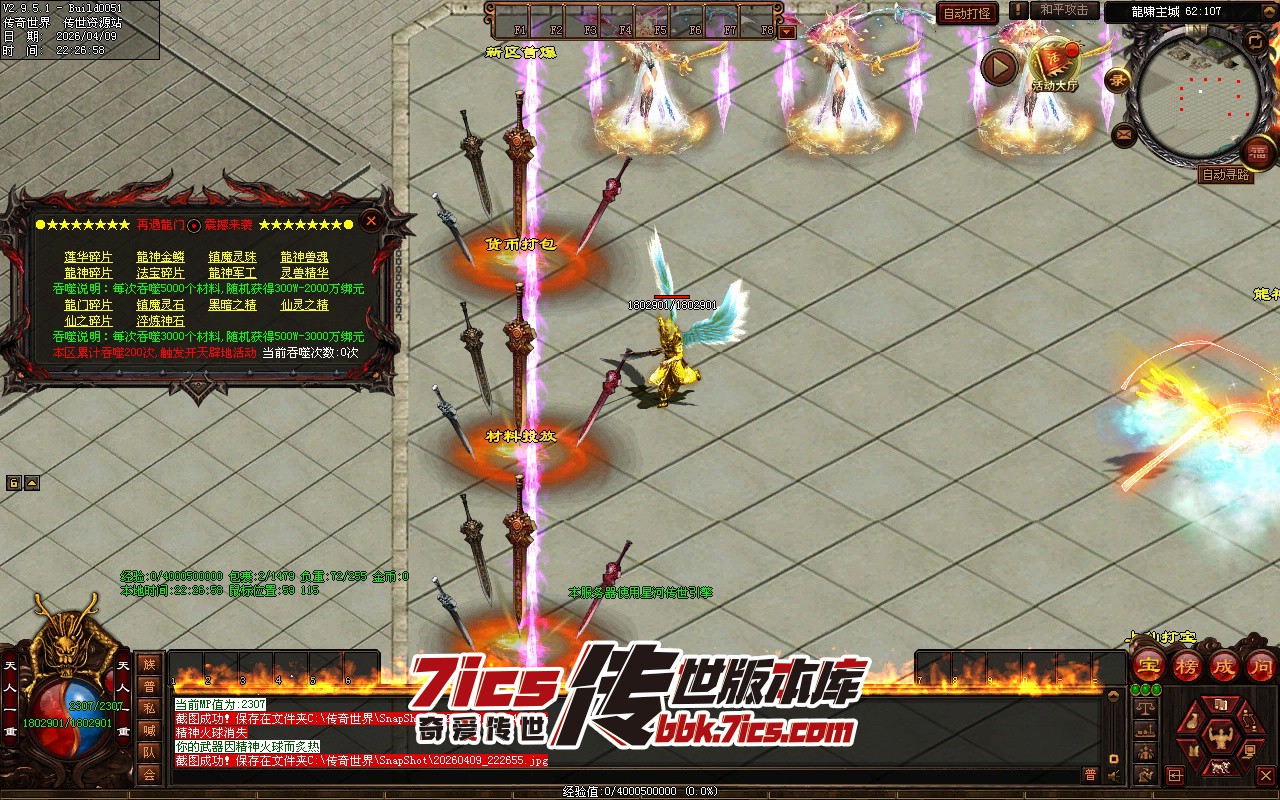The image size is (1280, 800).
Task: Open the 活动大厅 activity hall icon
Action: (x=1054, y=65)
